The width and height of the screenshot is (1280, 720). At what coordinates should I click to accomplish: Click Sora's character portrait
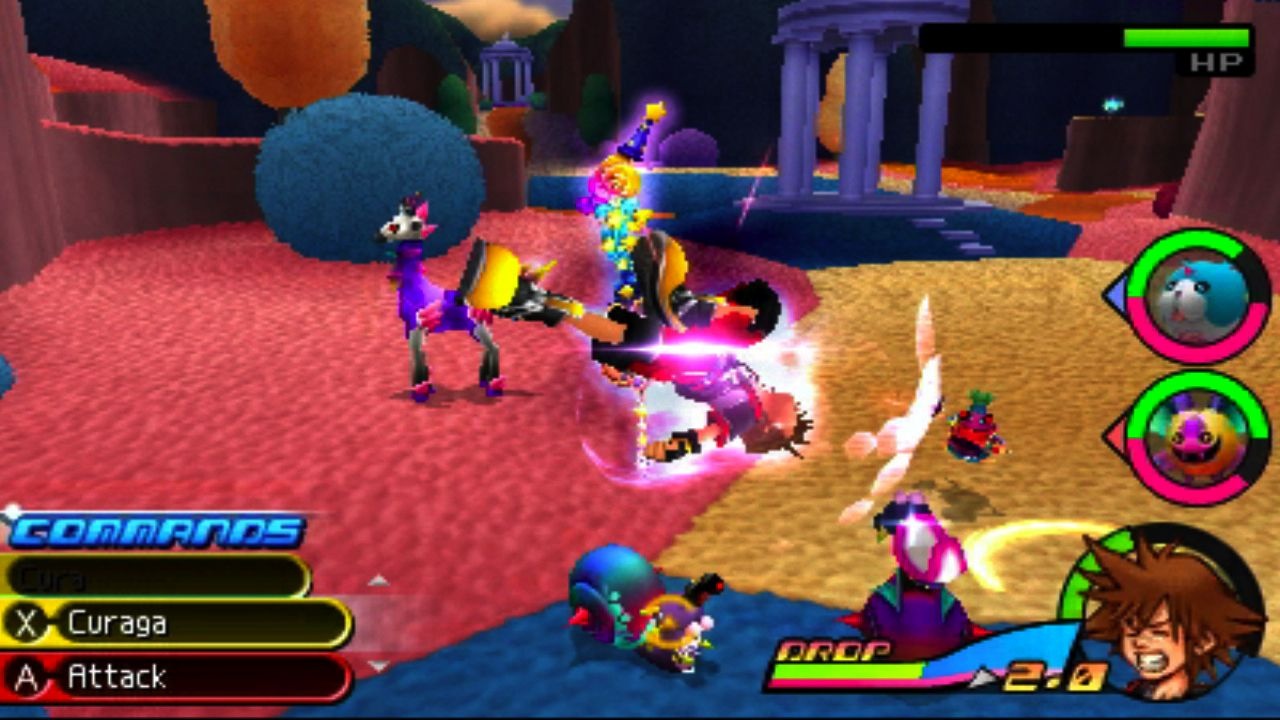pyautogui.click(x=1168, y=615)
